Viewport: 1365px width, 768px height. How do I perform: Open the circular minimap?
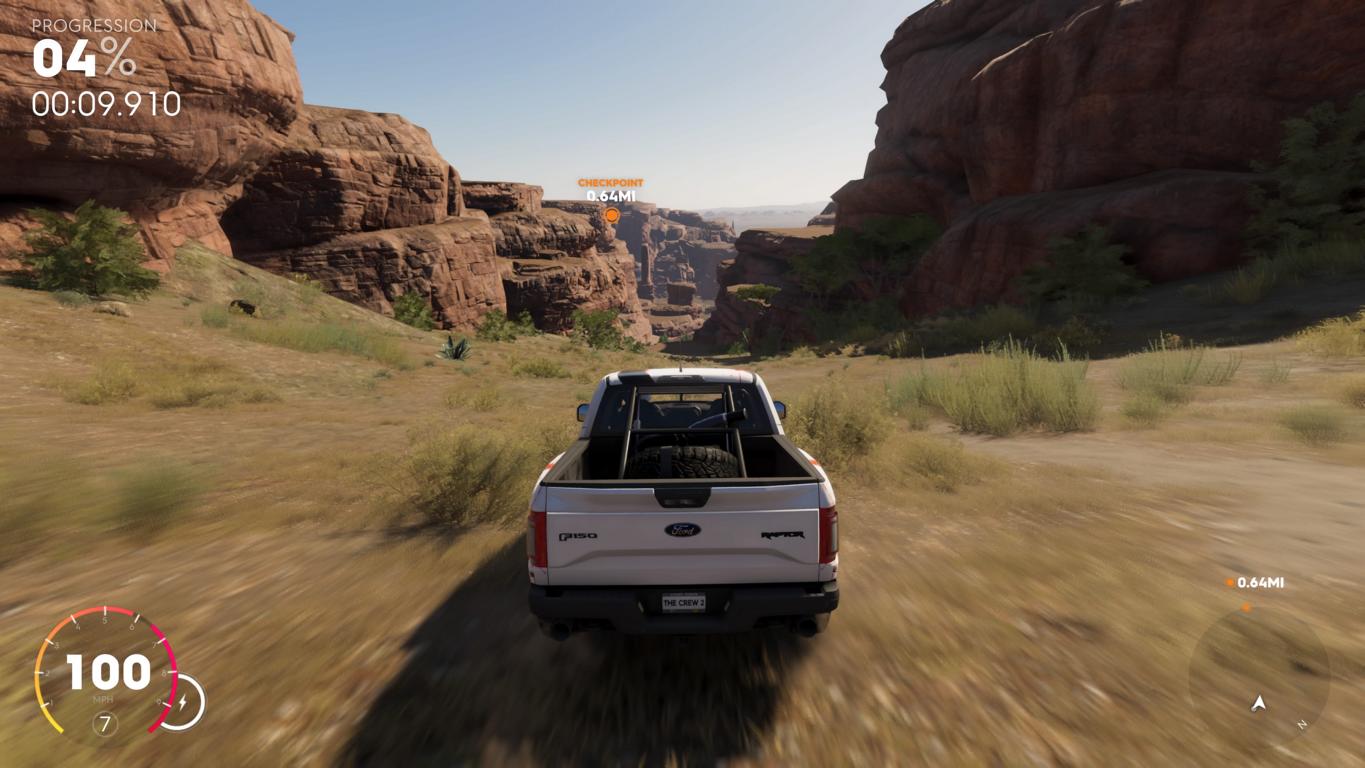click(x=1258, y=674)
